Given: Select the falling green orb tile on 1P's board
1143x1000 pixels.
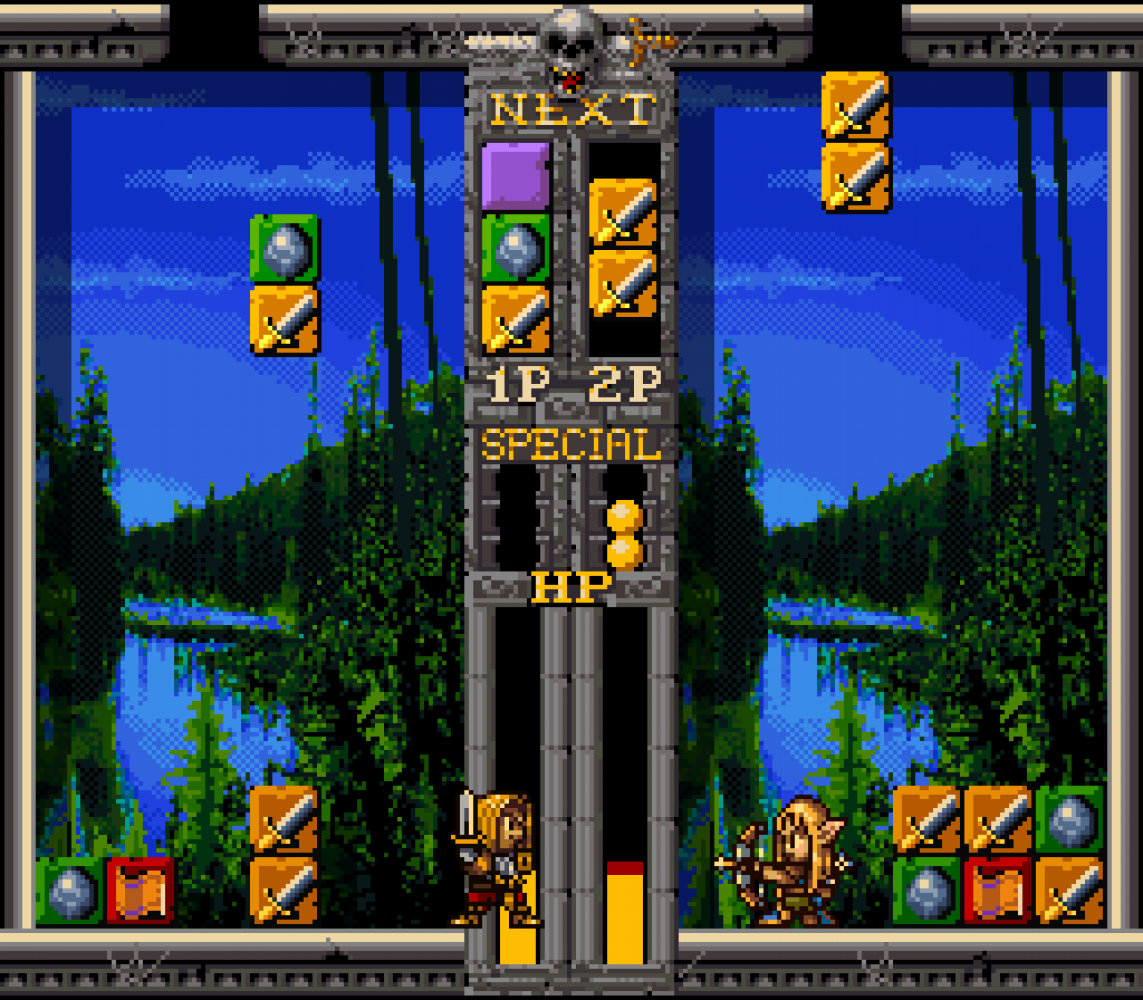Looking at the screenshot, I should tap(285, 248).
